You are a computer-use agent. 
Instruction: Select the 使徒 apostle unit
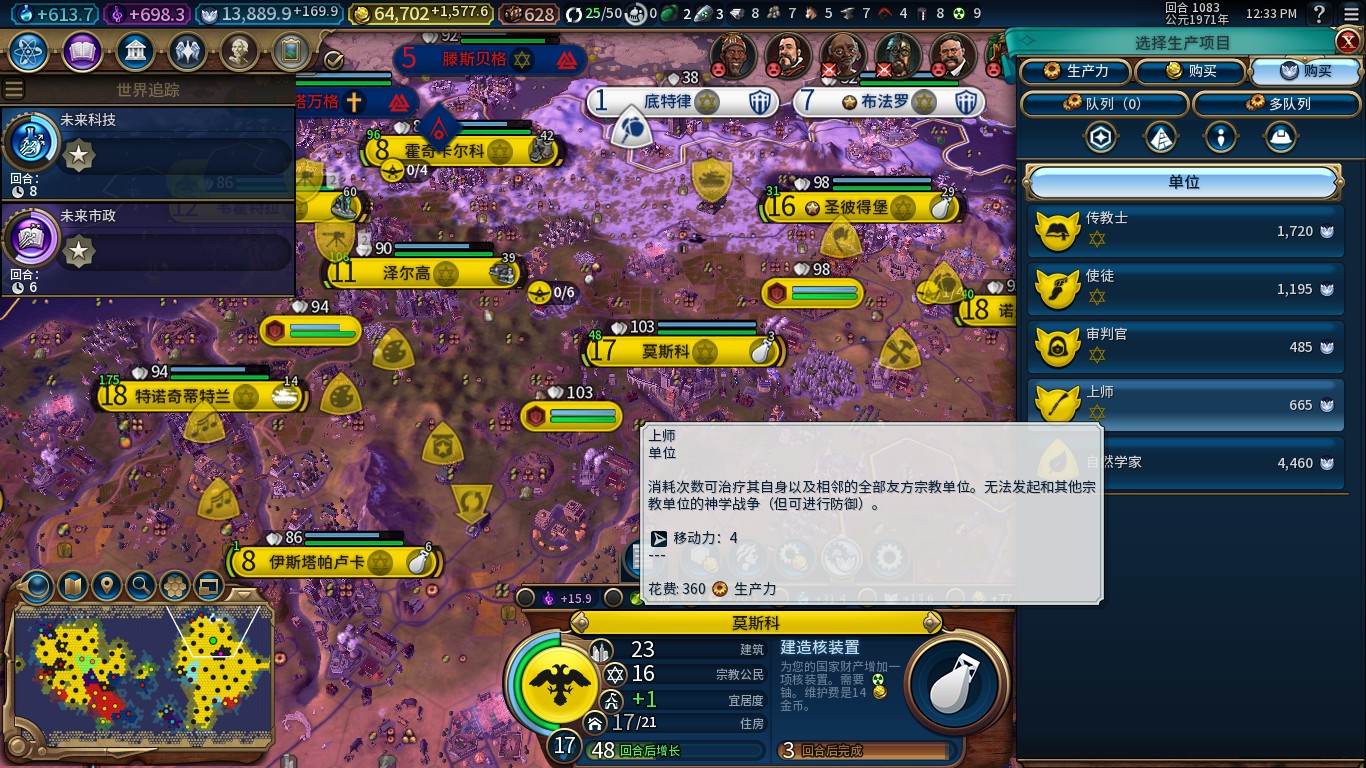pos(1185,290)
